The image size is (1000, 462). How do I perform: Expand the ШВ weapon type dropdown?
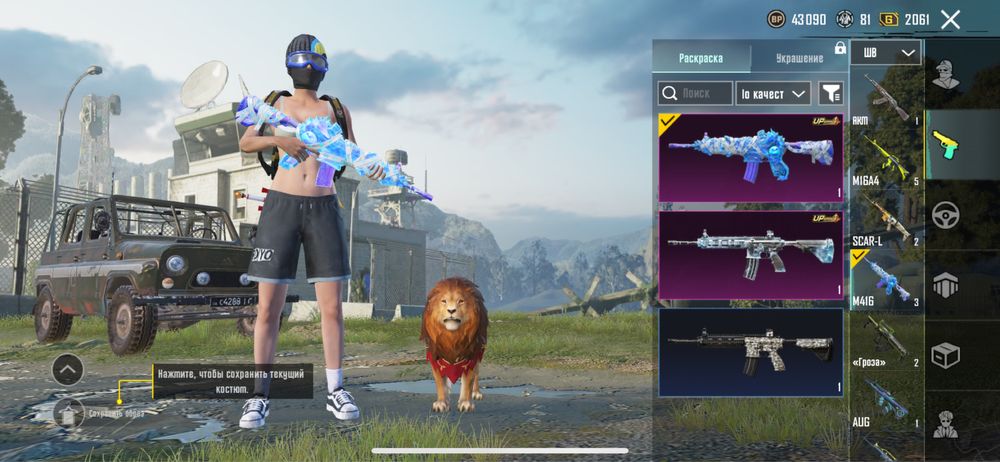click(888, 53)
